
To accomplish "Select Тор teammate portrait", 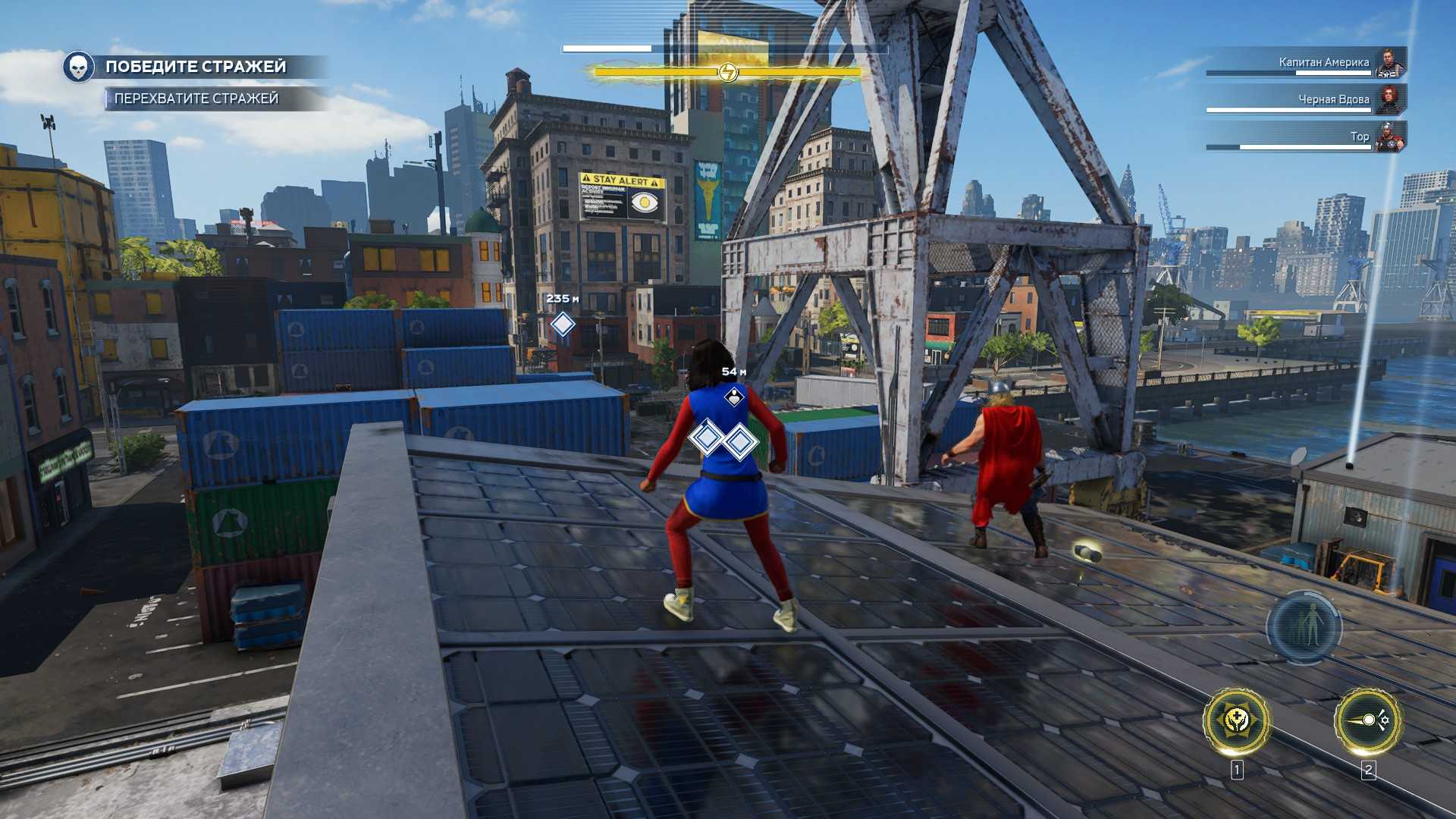I will pos(1389,136).
